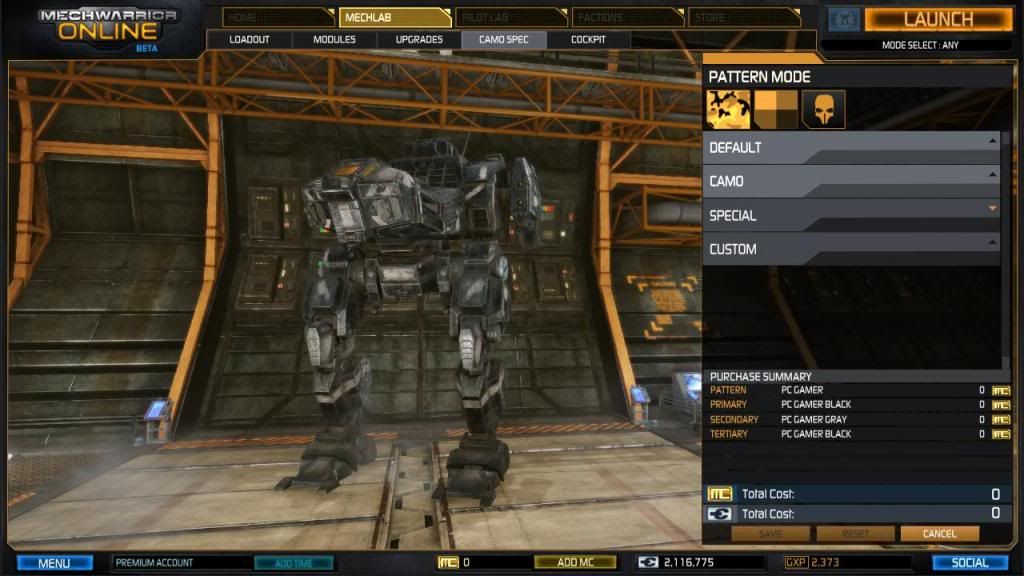Select the Camo Spec sub-tab
The height and width of the screenshot is (576, 1024).
pyautogui.click(x=503, y=40)
